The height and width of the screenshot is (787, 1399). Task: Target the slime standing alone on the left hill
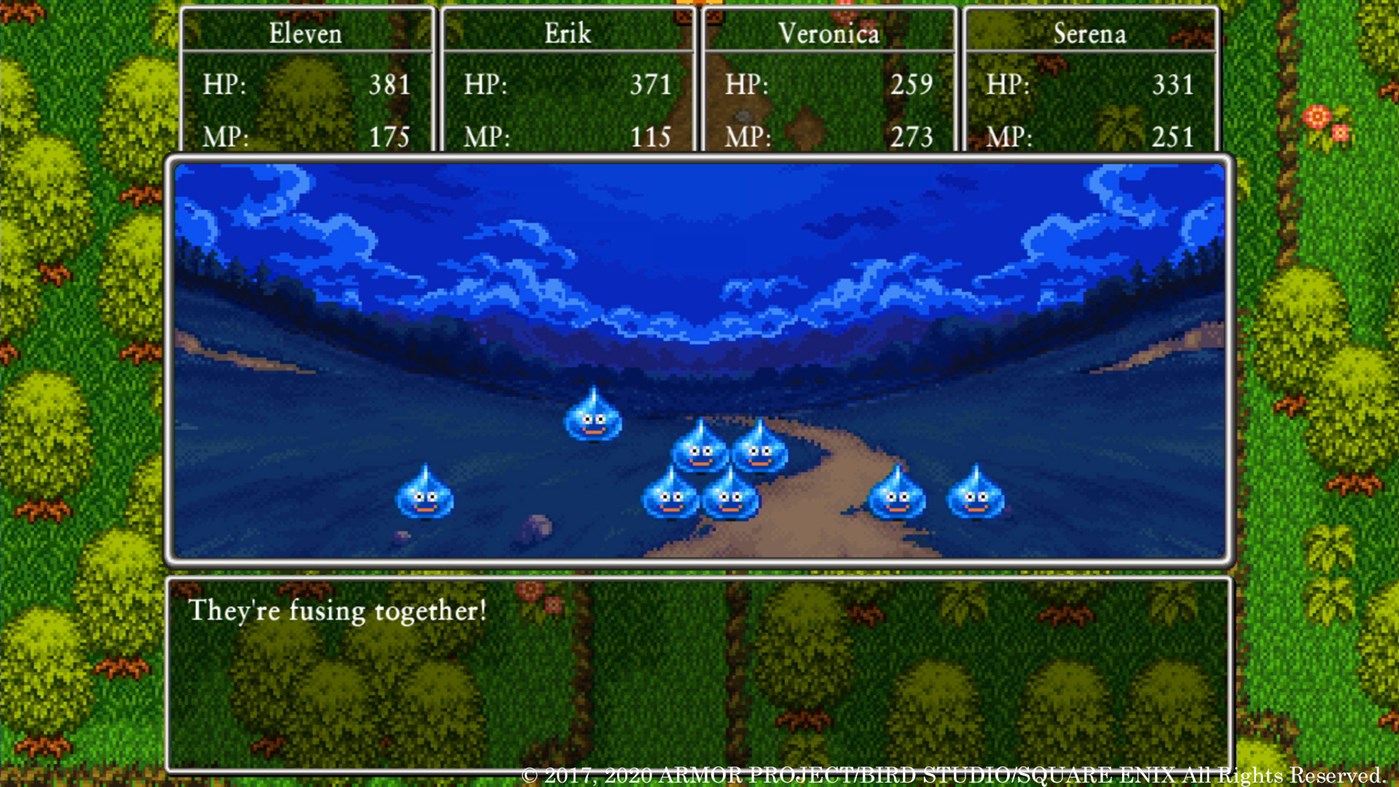(592, 418)
